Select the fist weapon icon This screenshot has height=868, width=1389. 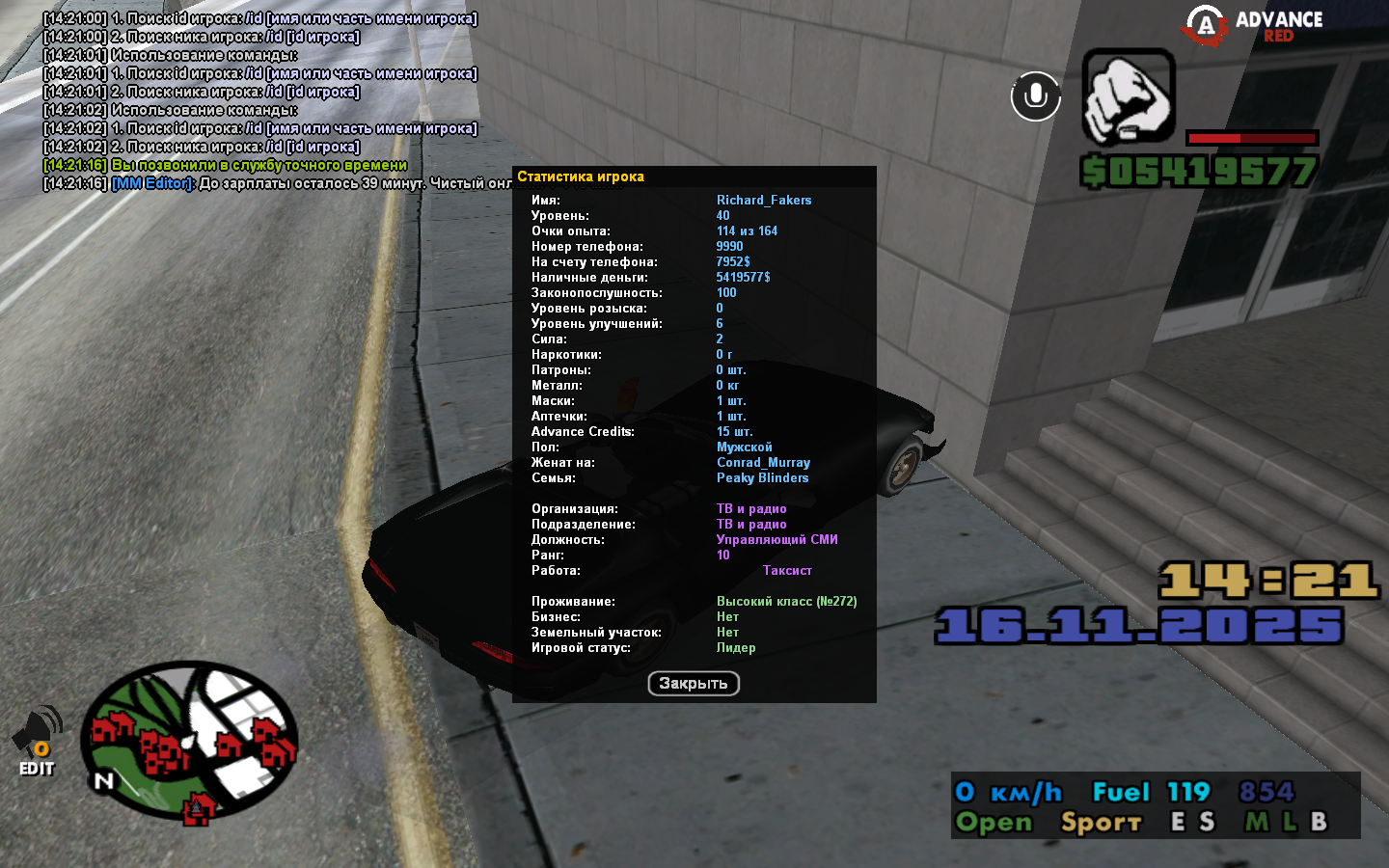(x=1128, y=97)
